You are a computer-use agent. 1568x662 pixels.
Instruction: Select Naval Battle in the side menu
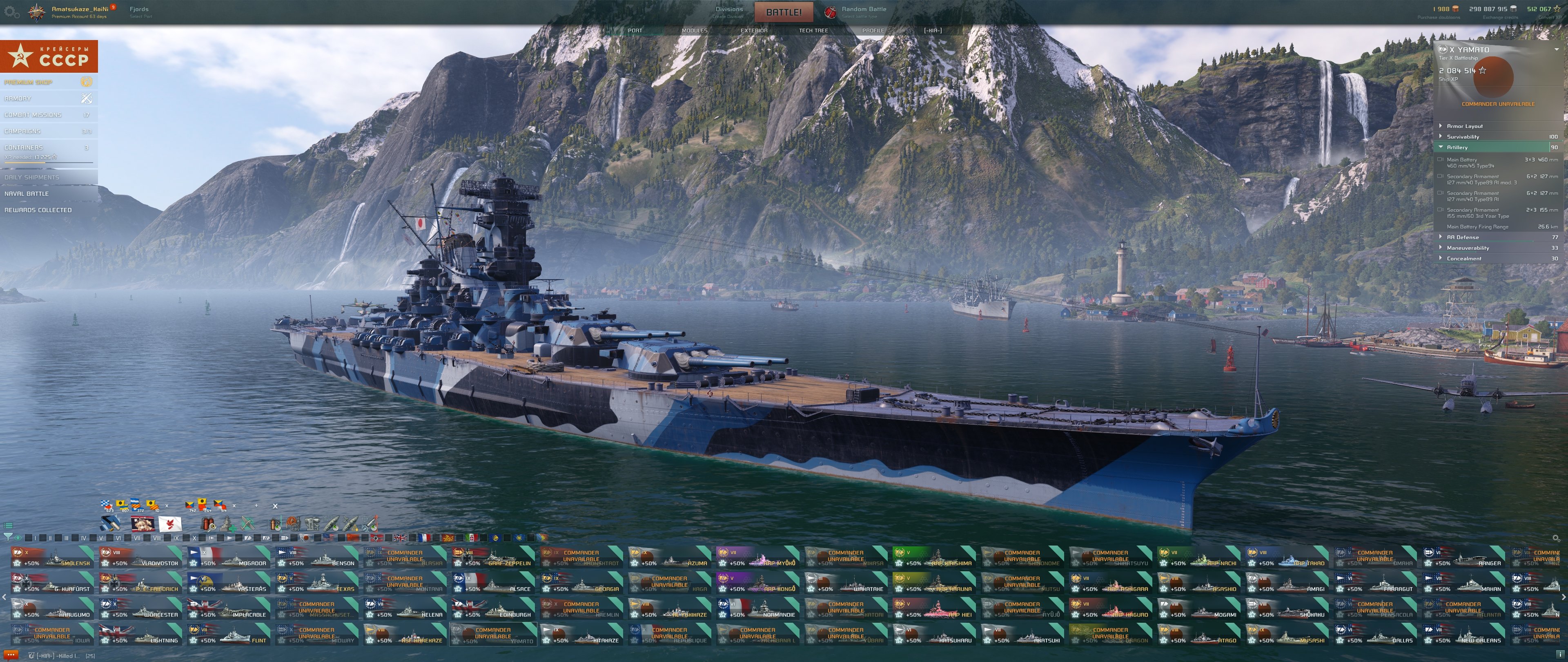click(27, 194)
